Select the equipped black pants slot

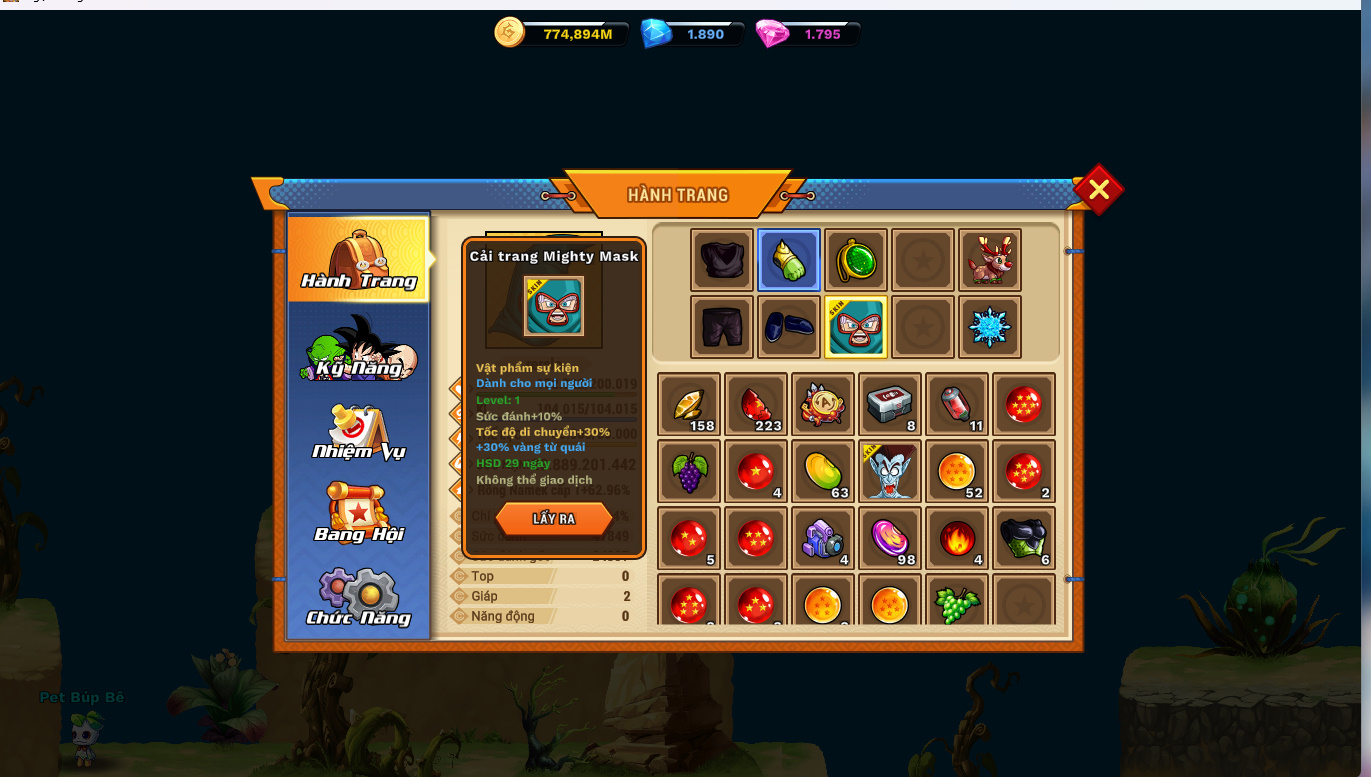722,327
